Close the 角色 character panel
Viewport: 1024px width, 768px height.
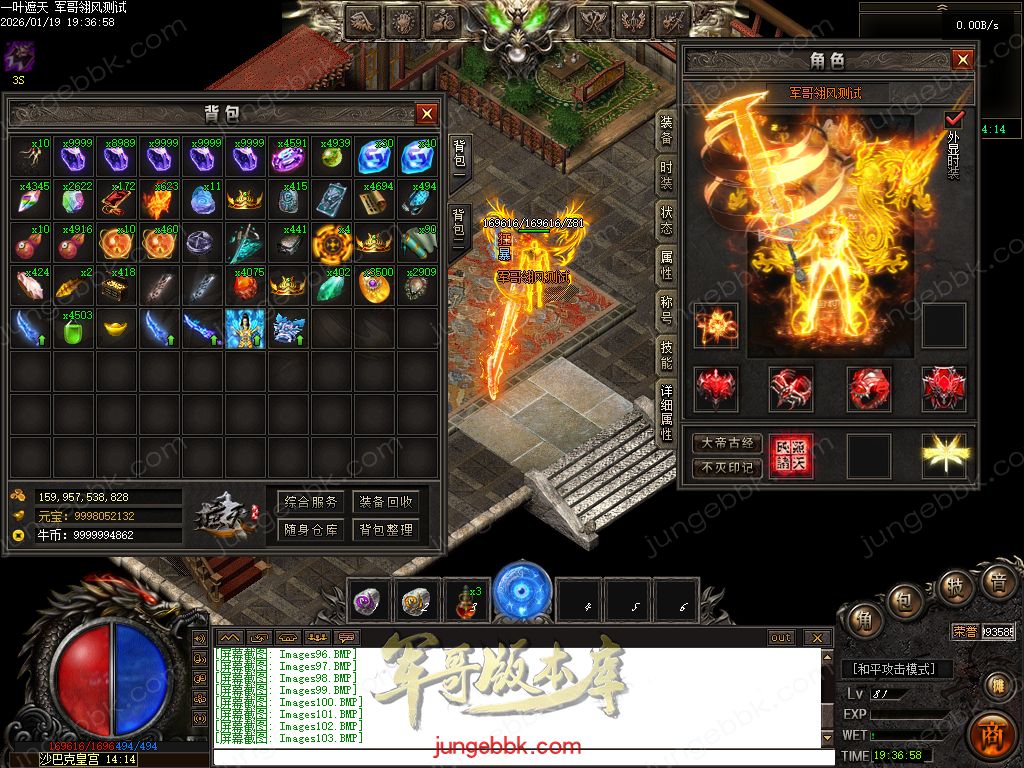pos(962,60)
